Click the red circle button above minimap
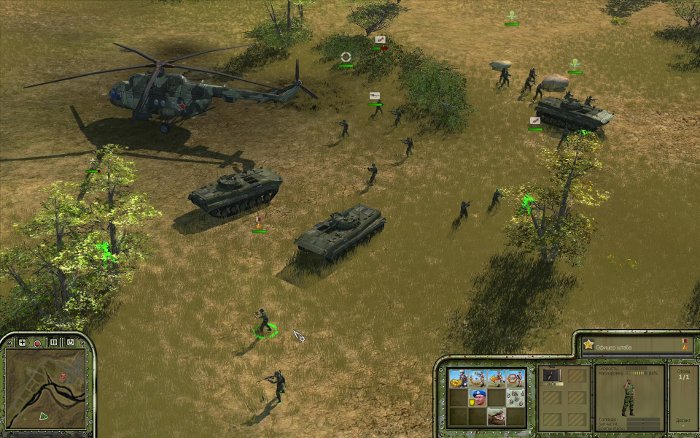Image resolution: width=700 pixels, height=438 pixels. point(36,343)
